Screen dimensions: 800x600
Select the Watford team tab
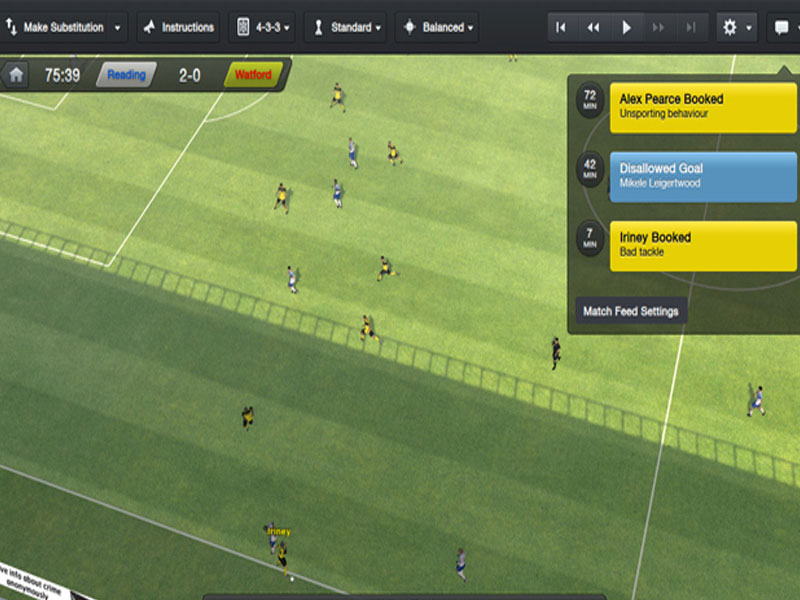pos(252,75)
